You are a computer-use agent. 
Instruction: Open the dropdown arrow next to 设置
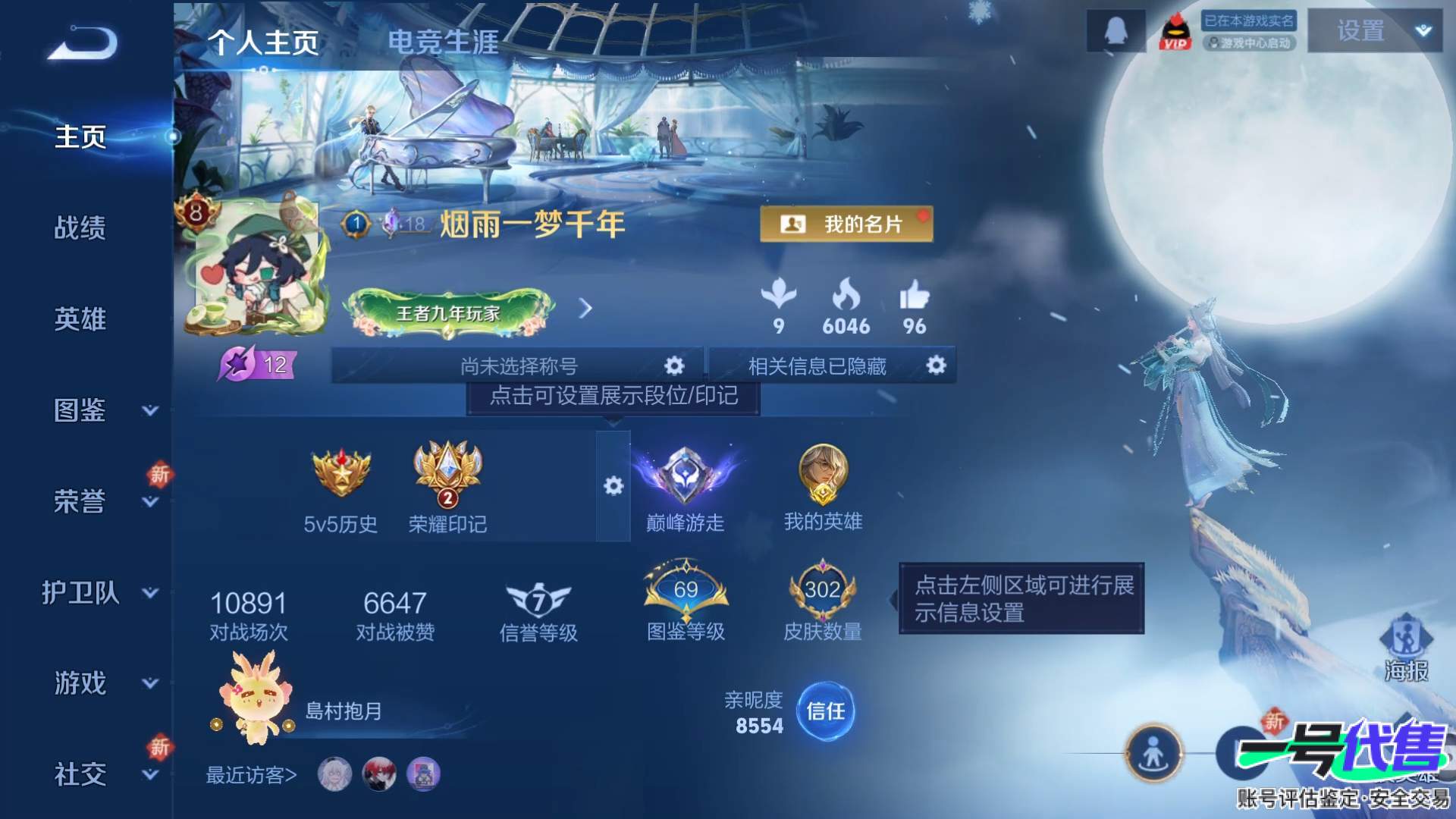coord(1424,32)
